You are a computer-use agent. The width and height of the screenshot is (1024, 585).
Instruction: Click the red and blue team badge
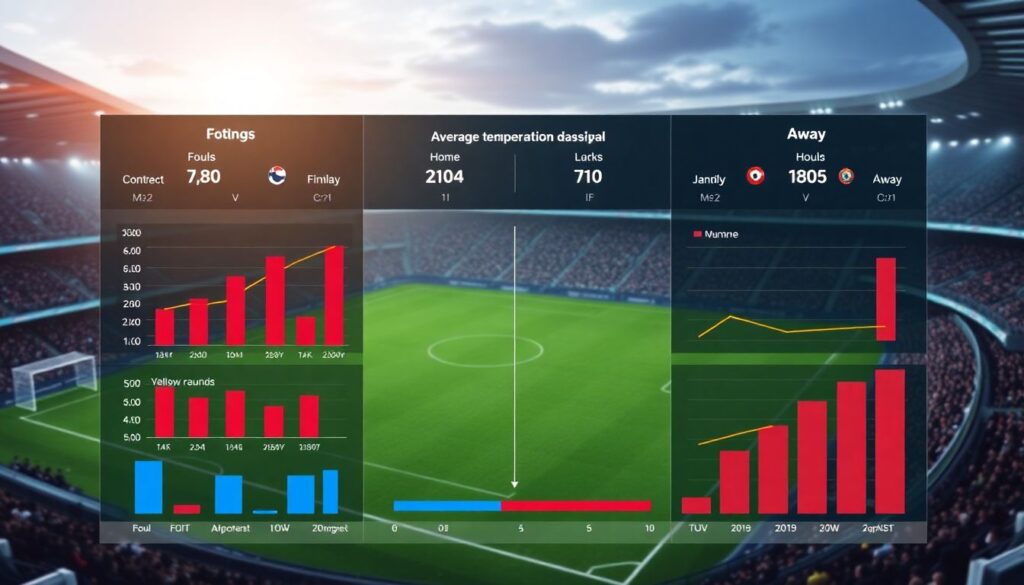278,177
